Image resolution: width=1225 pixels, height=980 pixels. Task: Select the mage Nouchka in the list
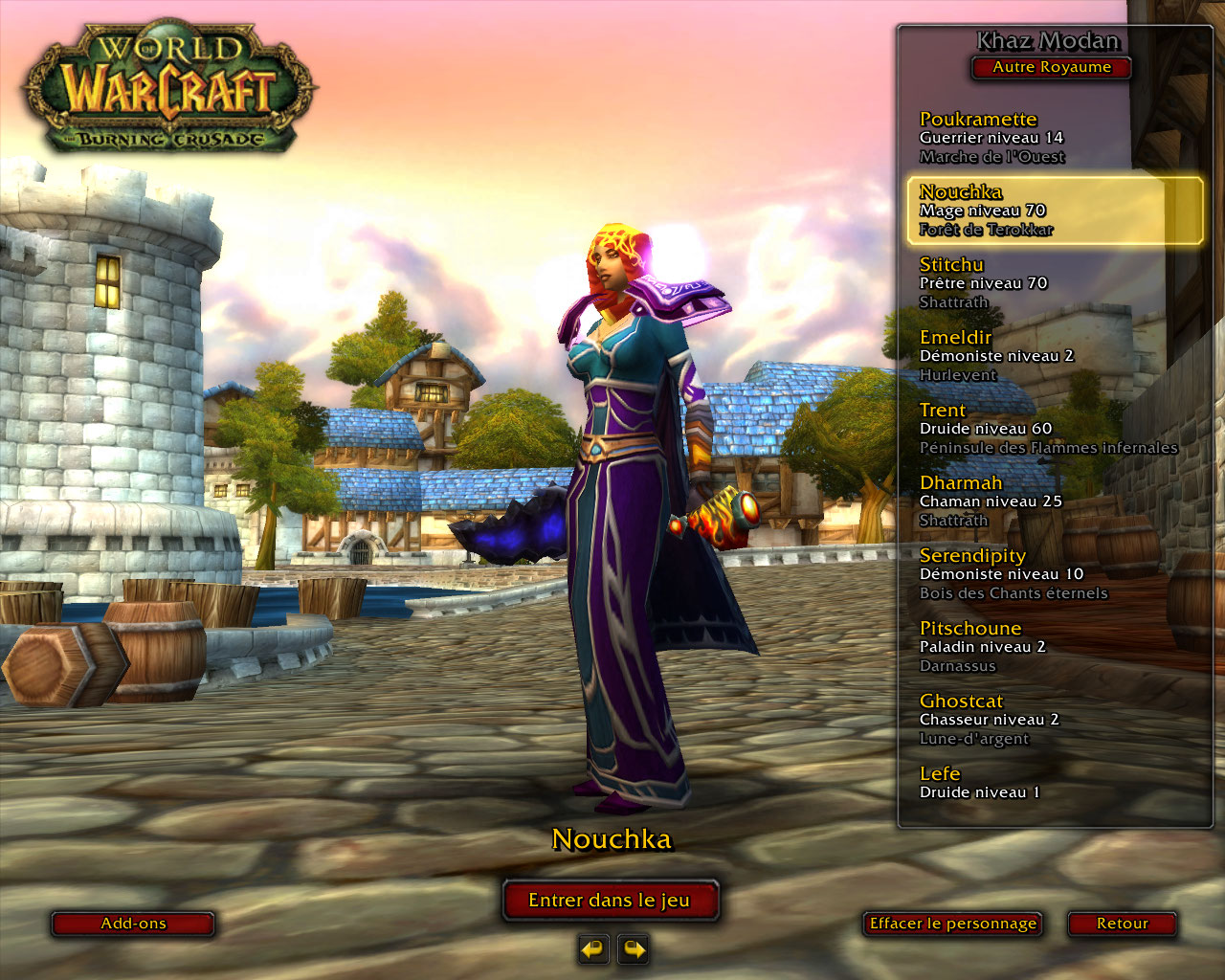coord(1053,210)
